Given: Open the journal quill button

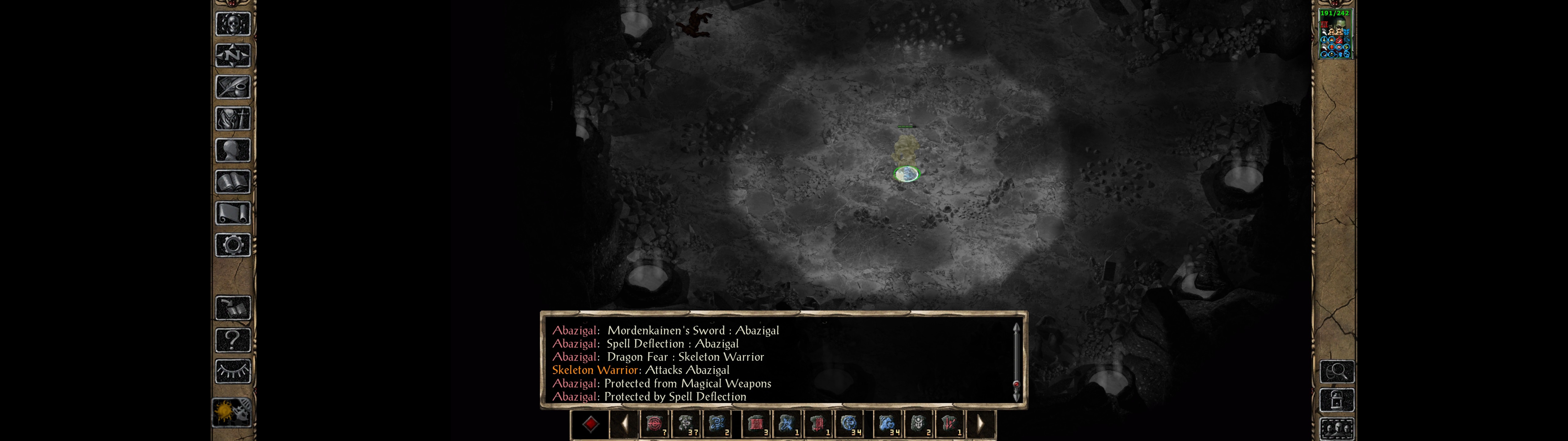Looking at the screenshot, I should click(x=232, y=87).
